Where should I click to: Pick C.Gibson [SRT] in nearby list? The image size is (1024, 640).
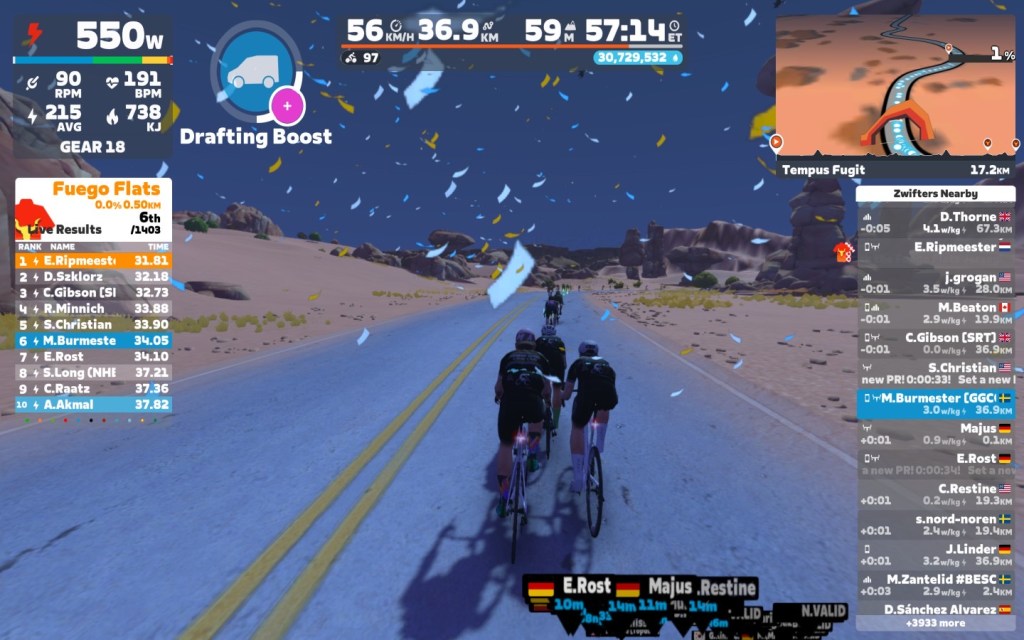tap(936, 343)
